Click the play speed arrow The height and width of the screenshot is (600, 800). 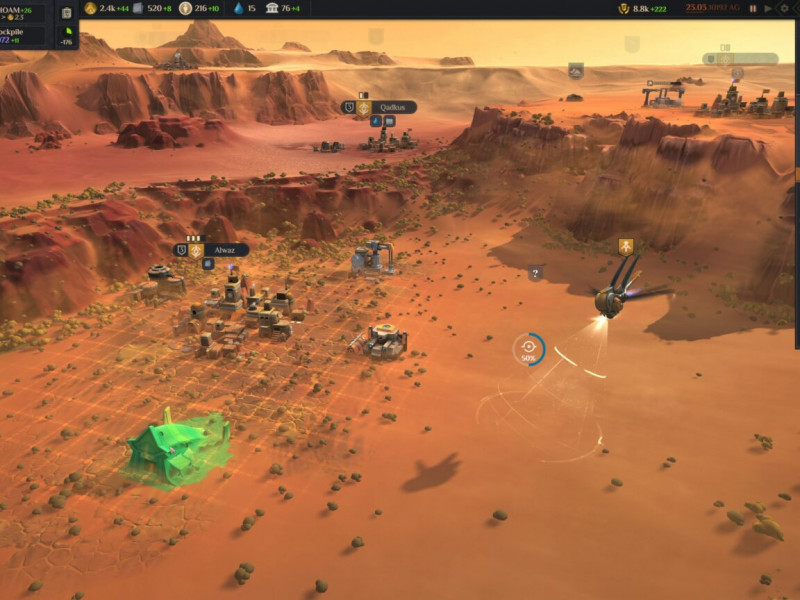[x=768, y=8]
